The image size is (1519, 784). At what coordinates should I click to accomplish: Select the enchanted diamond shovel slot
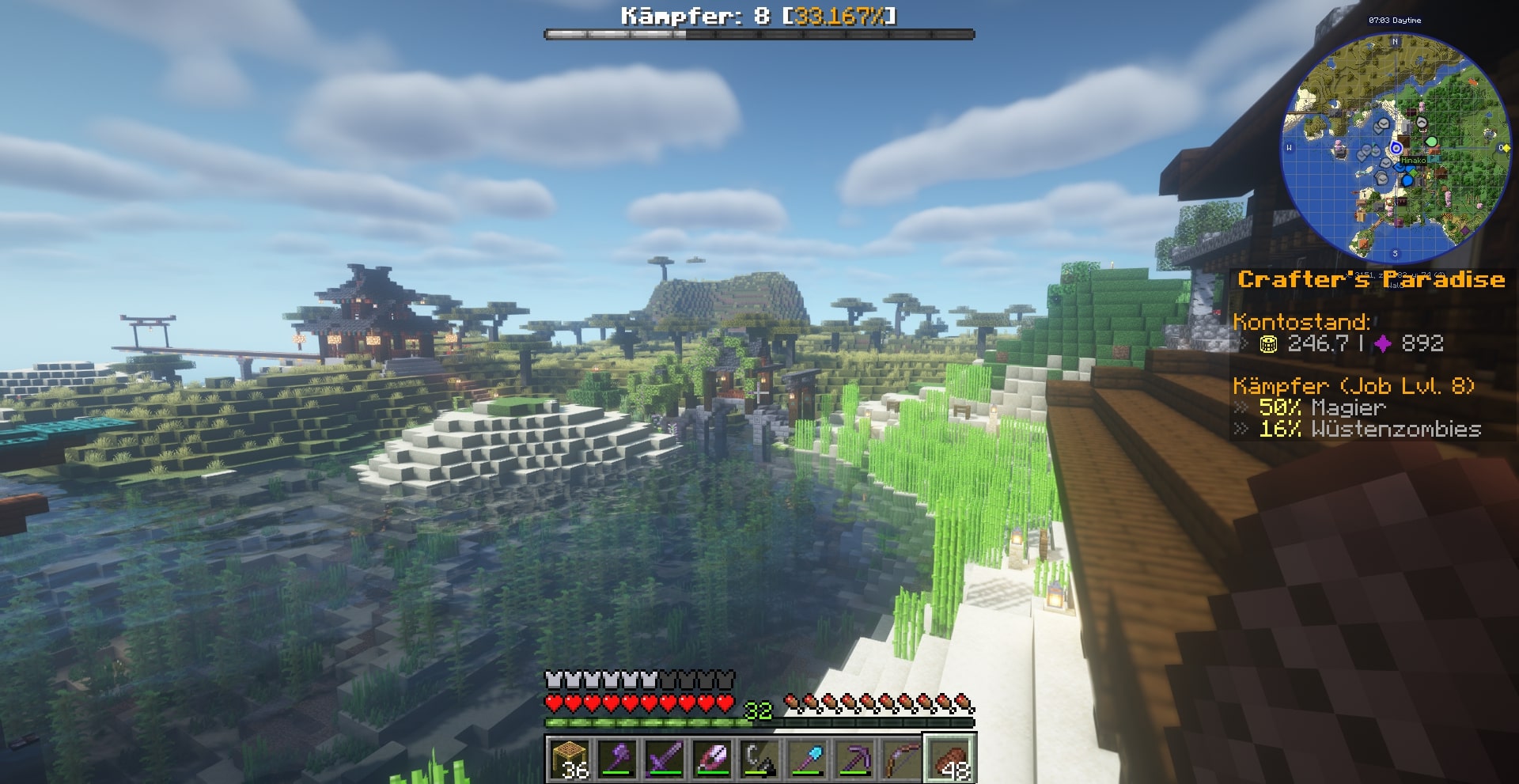click(807, 759)
